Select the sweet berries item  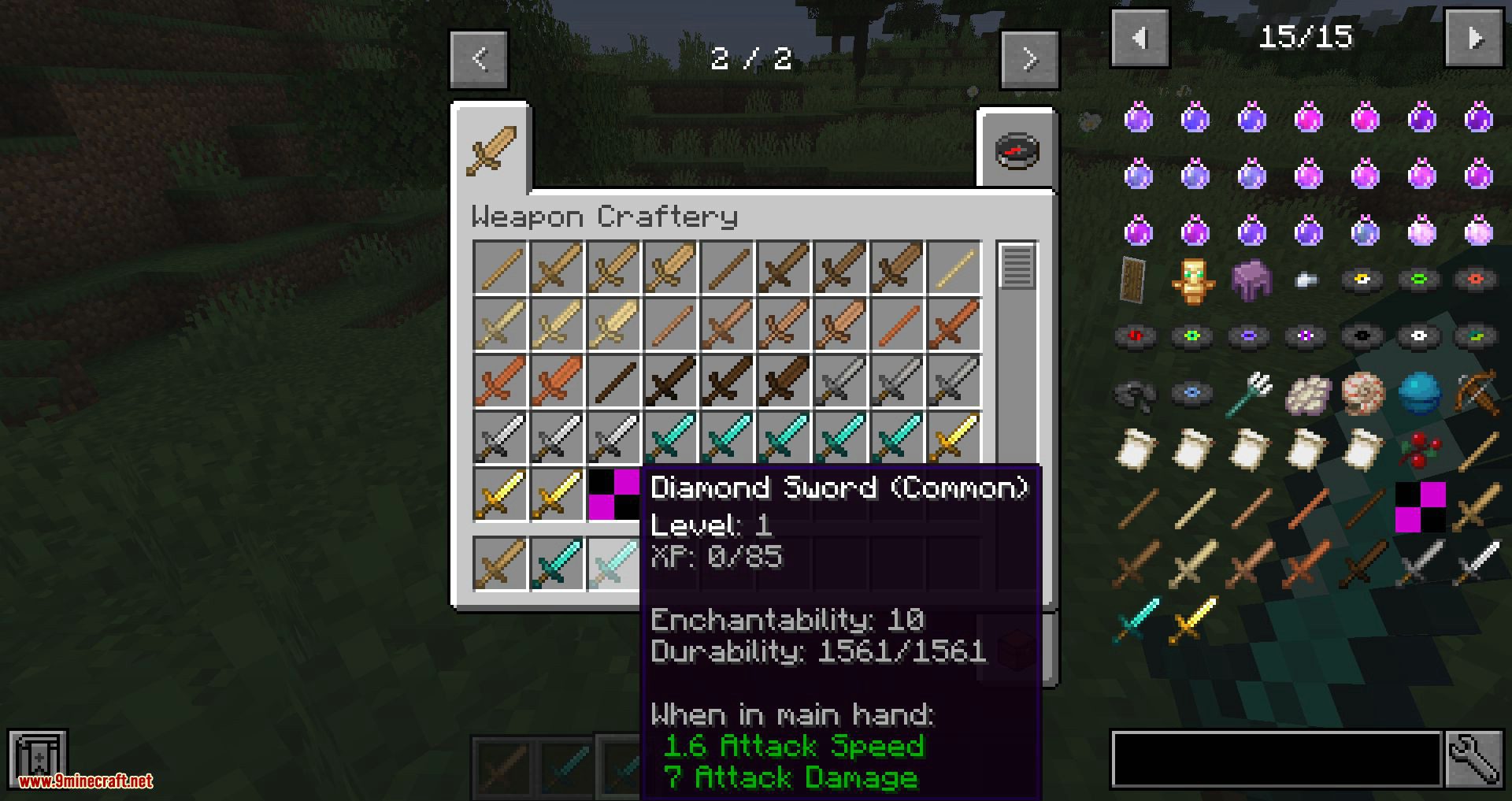1418,451
